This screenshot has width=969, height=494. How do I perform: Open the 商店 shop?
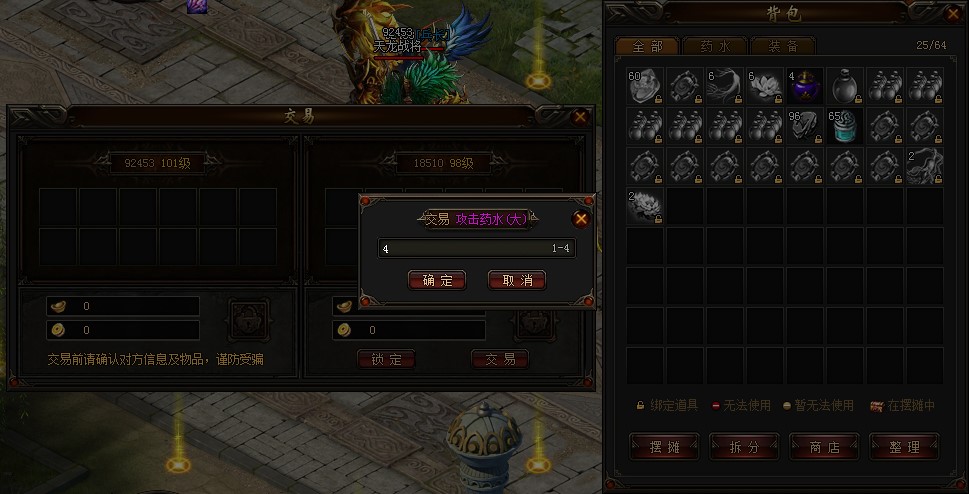(824, 447)
